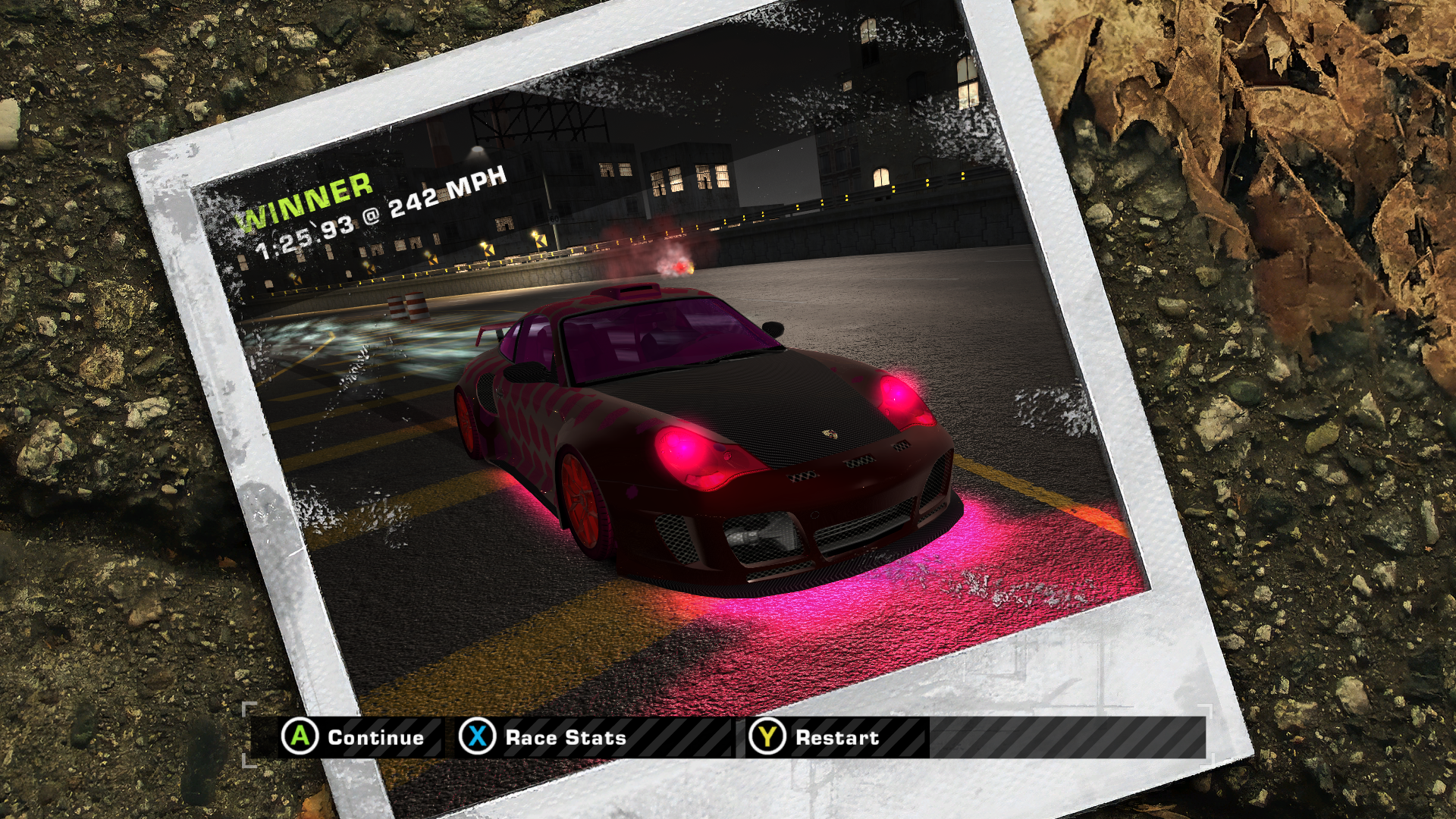Continue past the winner screen
Viewport: 1456px width, 819px height.
click(353, 737)
